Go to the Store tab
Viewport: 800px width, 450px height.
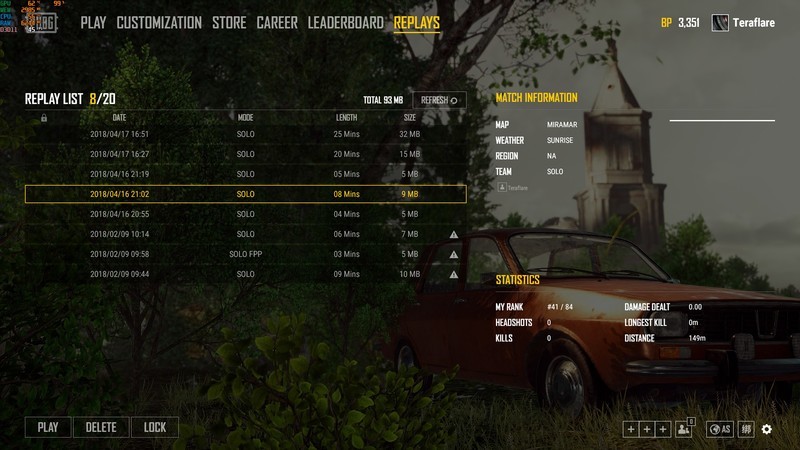point(229,22)
